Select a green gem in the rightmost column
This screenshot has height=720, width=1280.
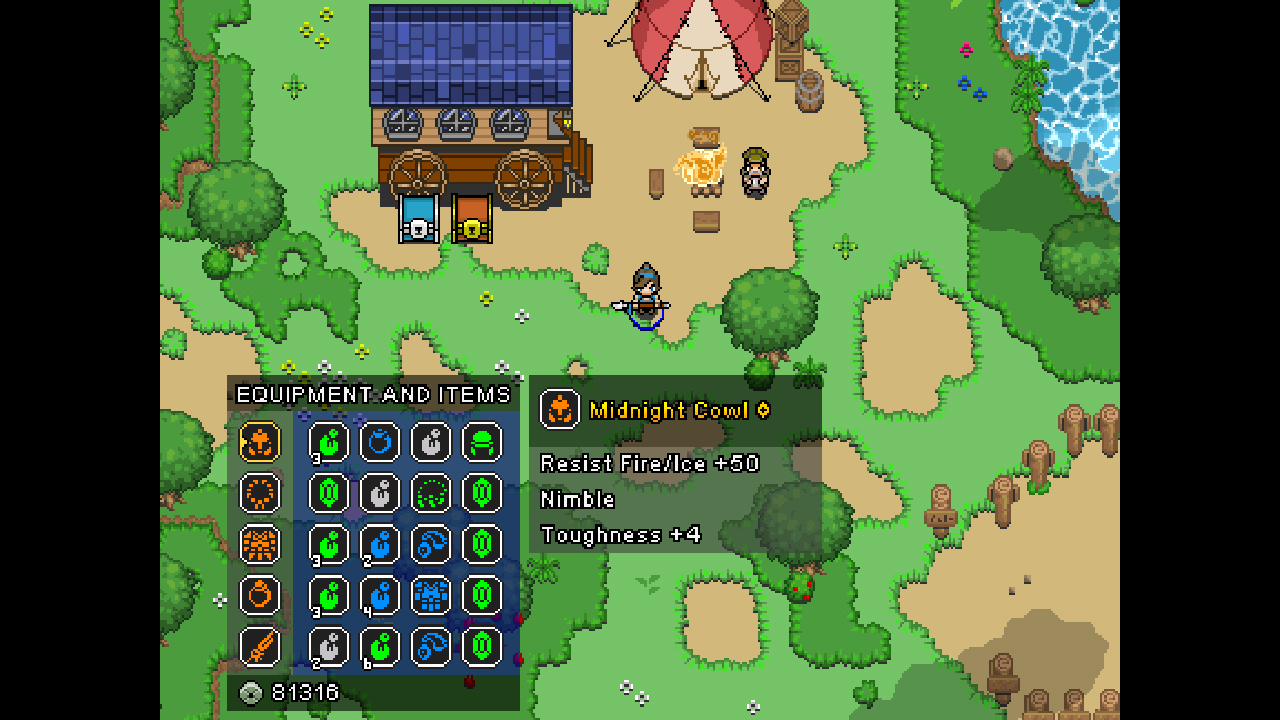481,545
